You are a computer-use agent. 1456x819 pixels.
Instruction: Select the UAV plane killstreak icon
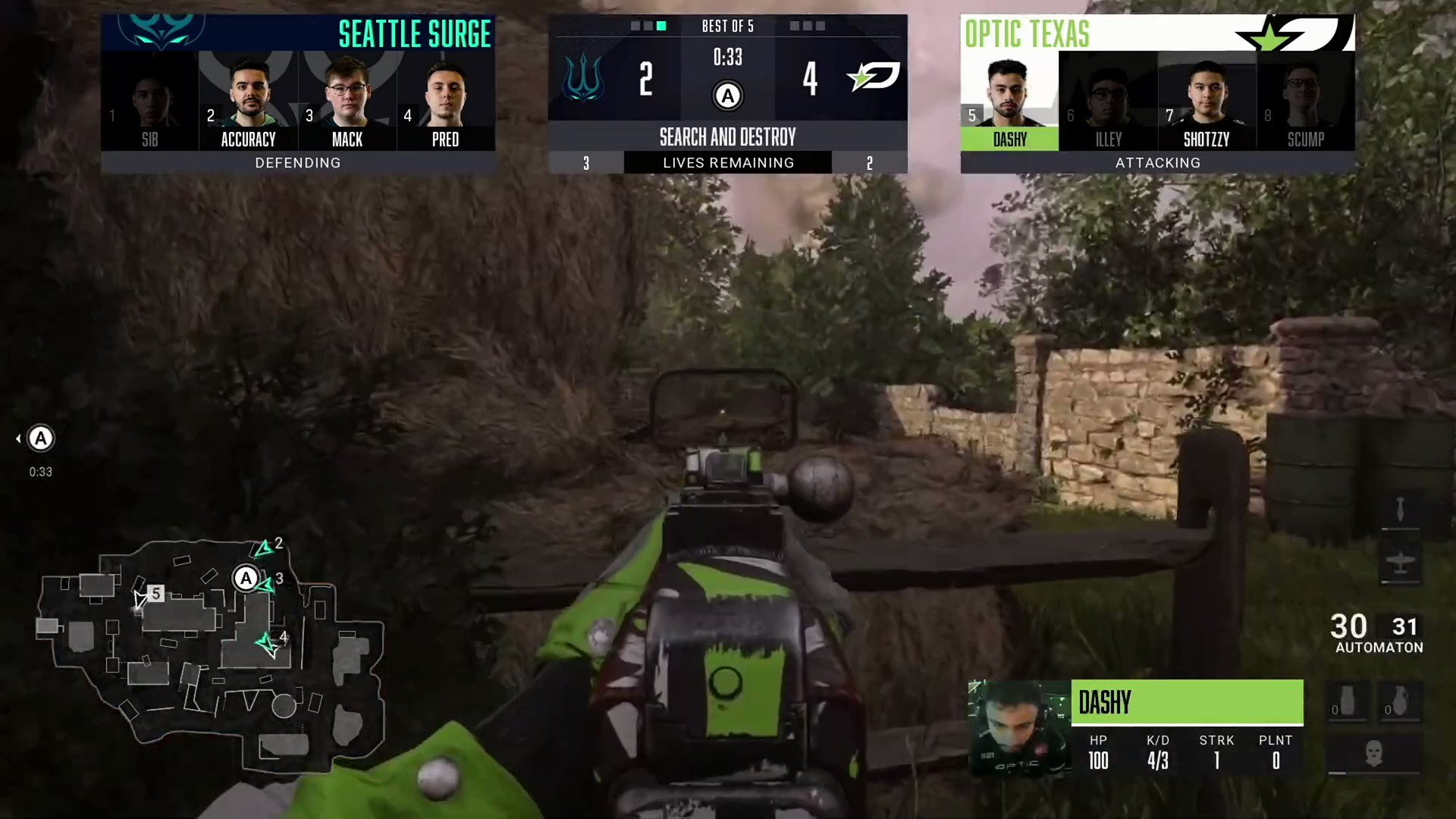pyautogui.click(x=1401, y=562)
